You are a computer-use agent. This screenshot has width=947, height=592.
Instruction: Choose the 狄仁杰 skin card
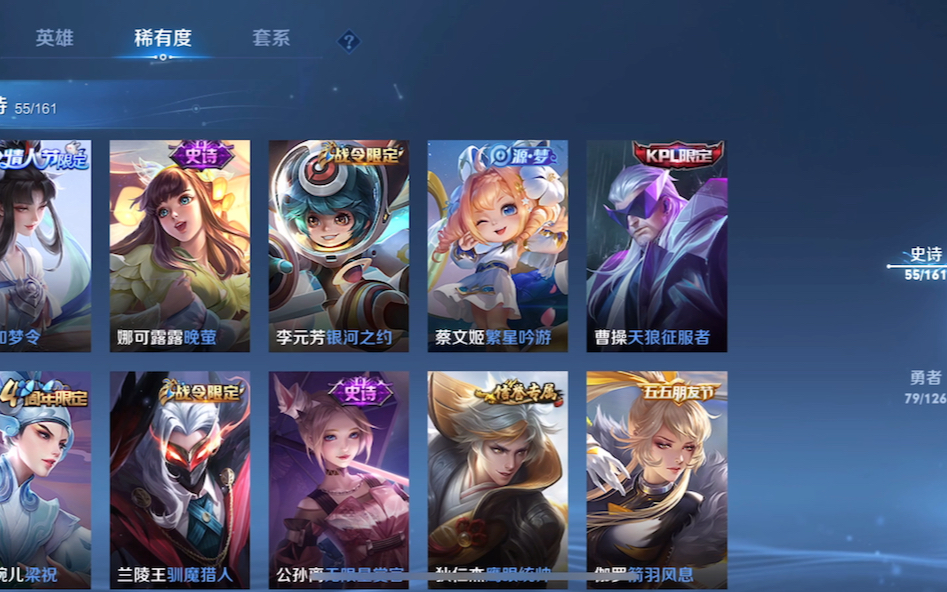pyautogui.click(x=497, y=480)
